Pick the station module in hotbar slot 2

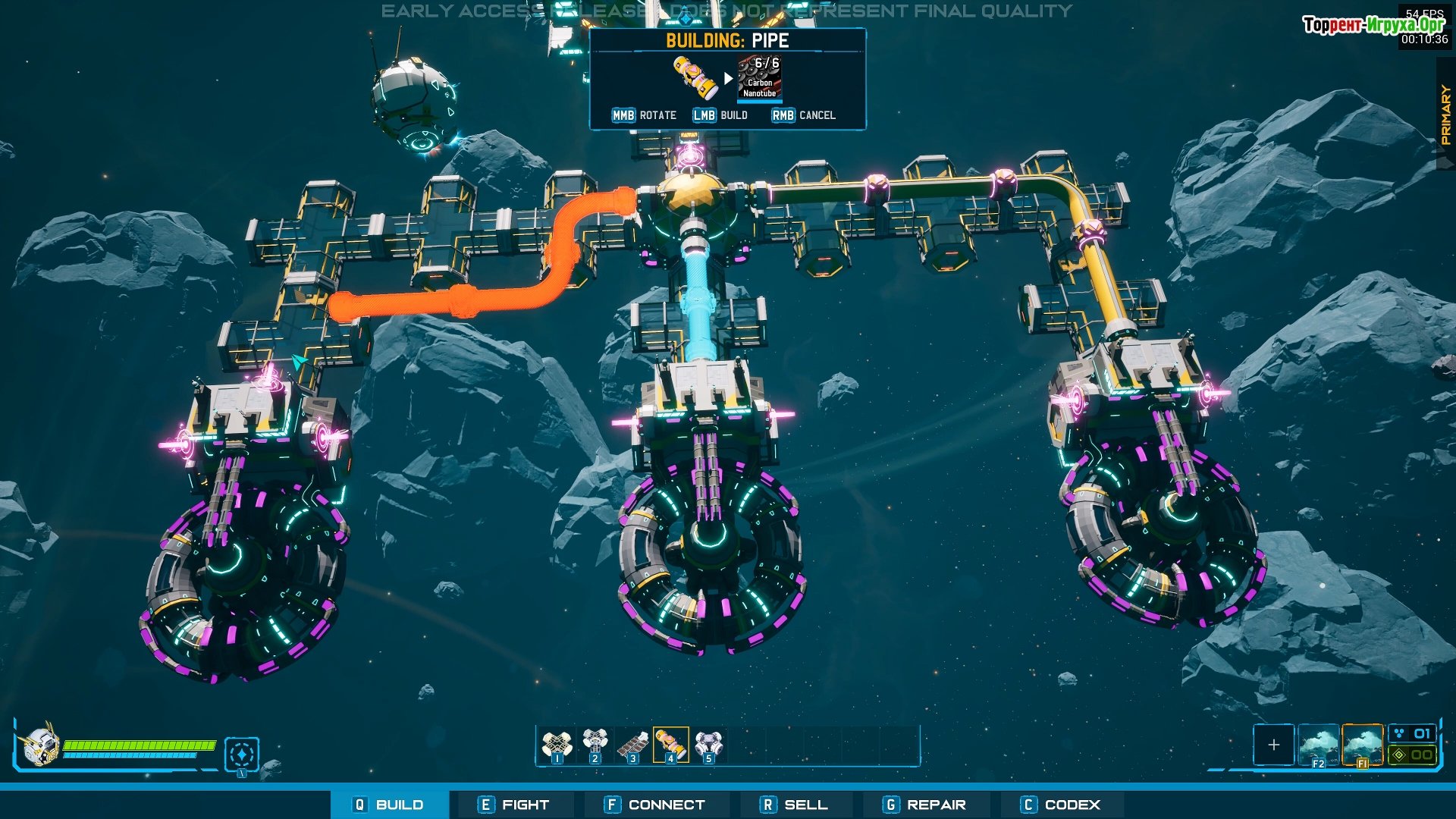point(595,745)
